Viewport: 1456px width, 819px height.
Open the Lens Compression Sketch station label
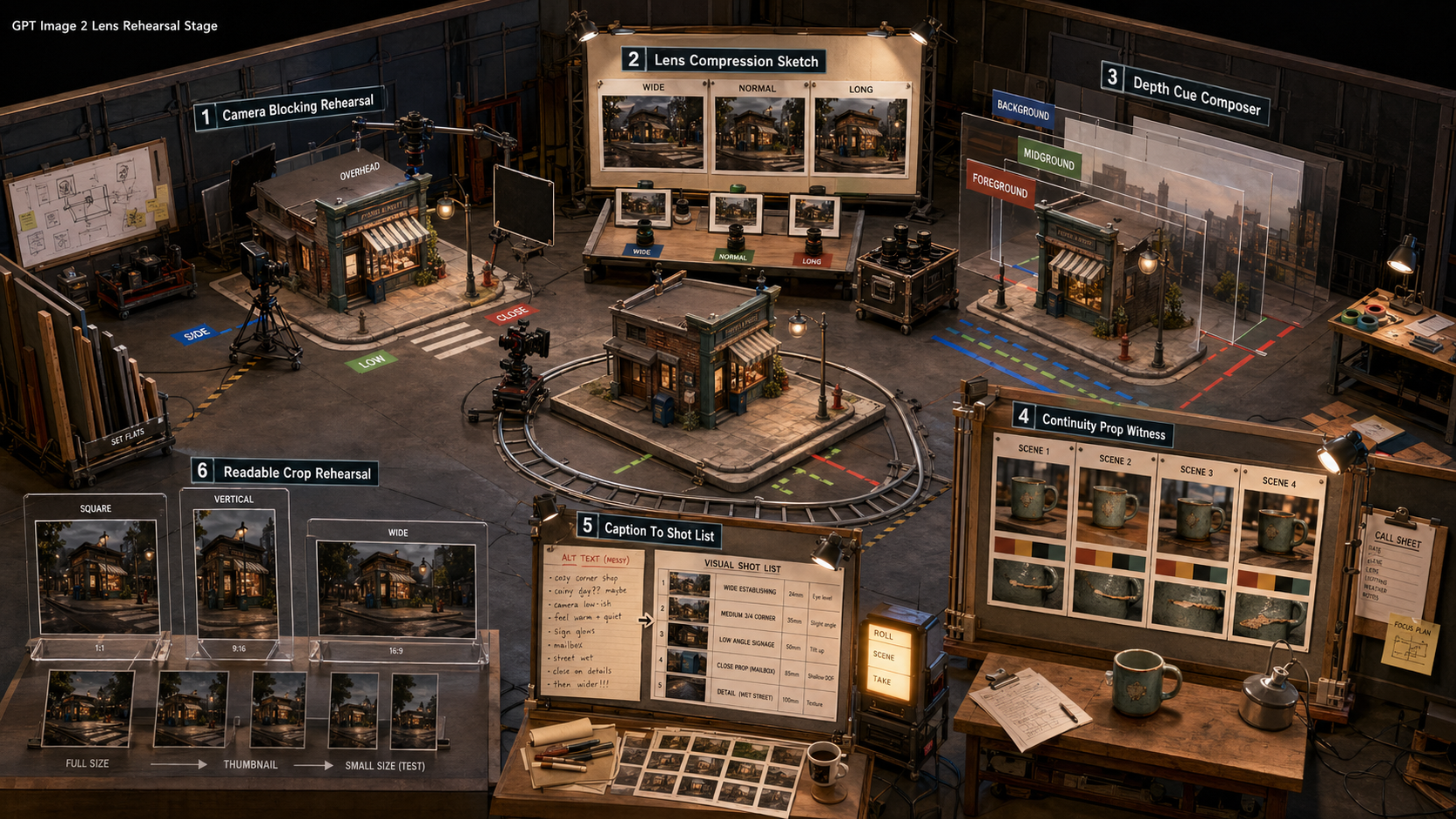(x=724, y=60)
